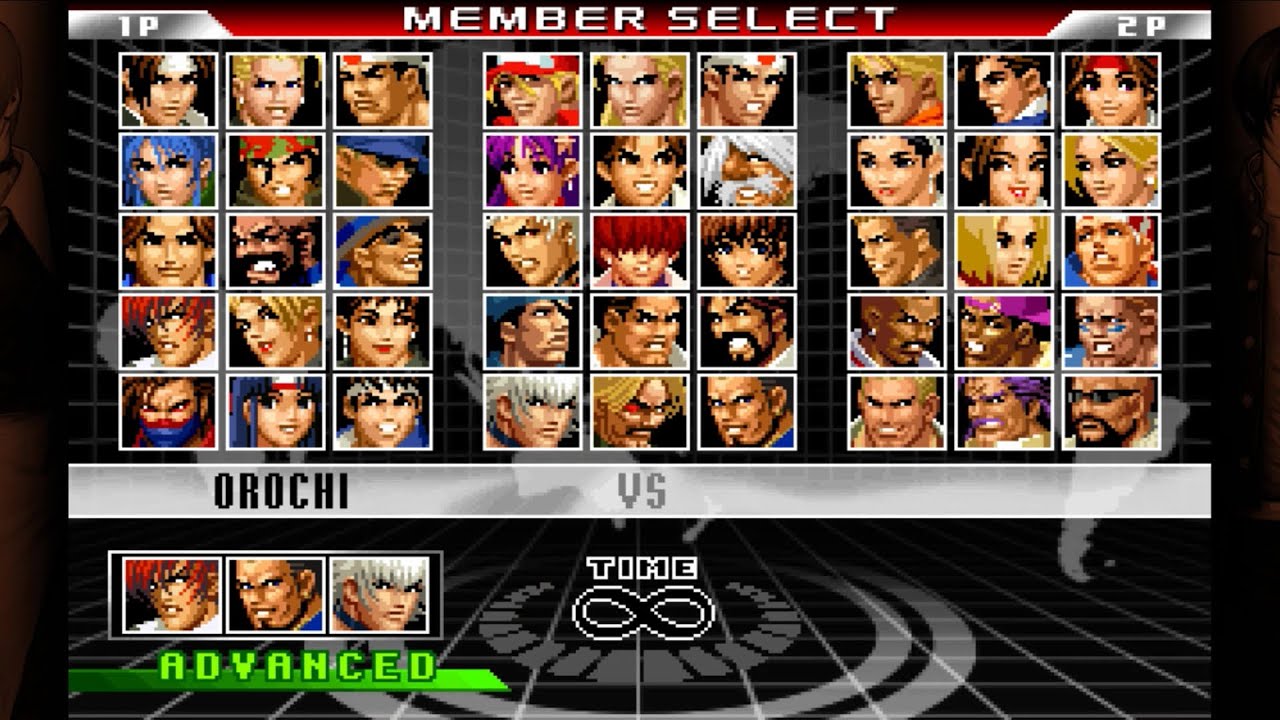
Task: Pick Brian Battler with blue face paint
Action: [x=1111, y=330]
